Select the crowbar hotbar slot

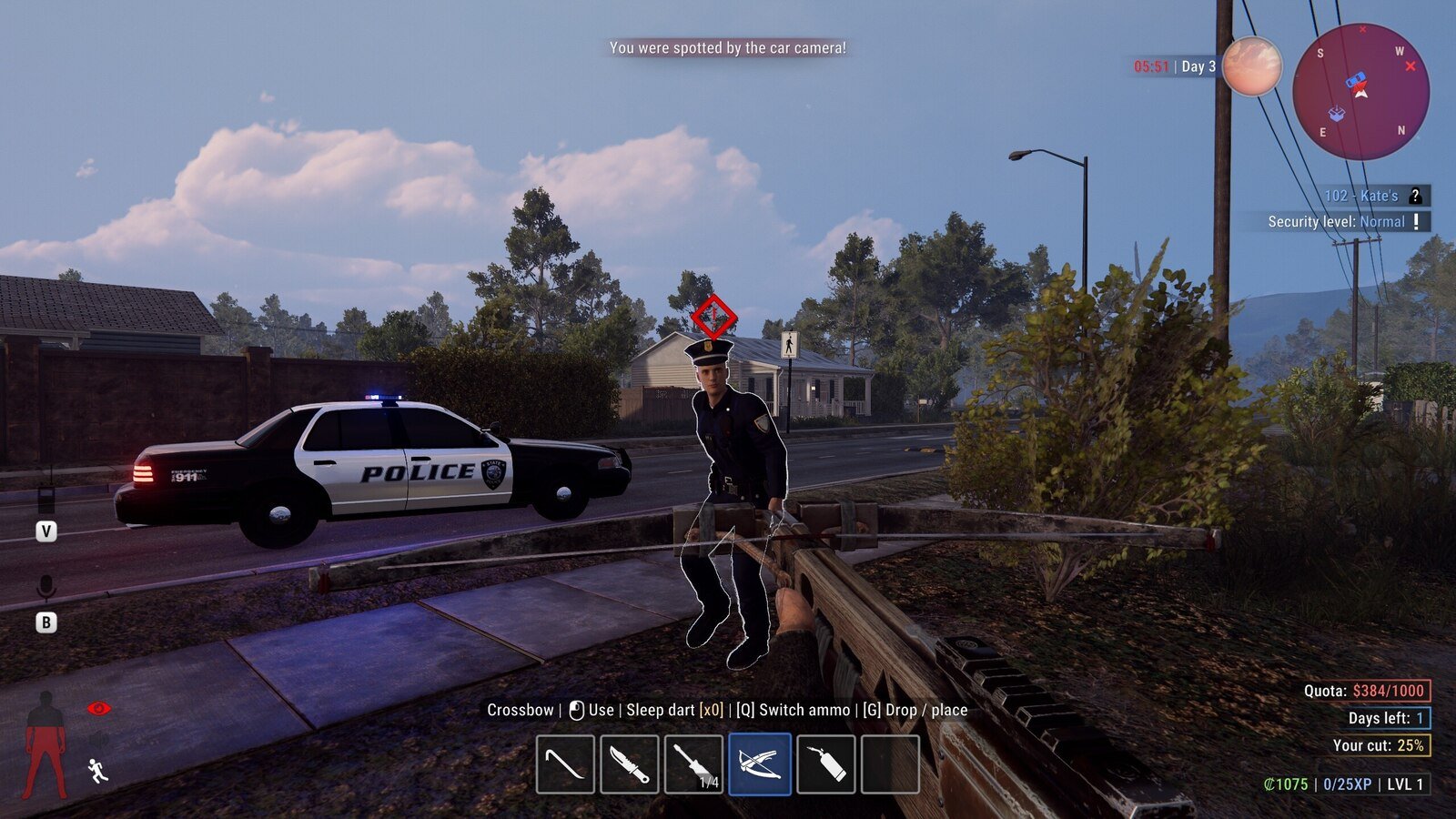(565, 764)
